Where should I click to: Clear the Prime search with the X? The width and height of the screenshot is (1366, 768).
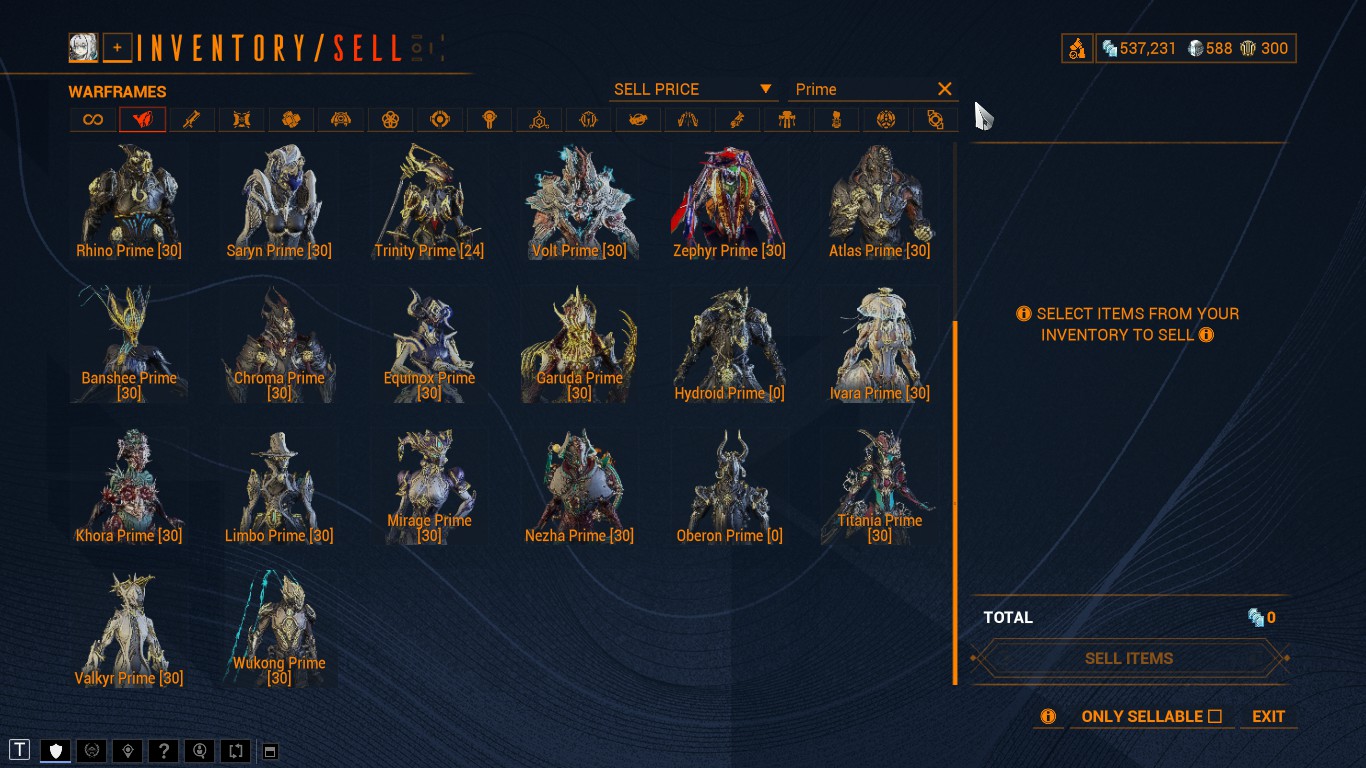[x=944, y=89]
